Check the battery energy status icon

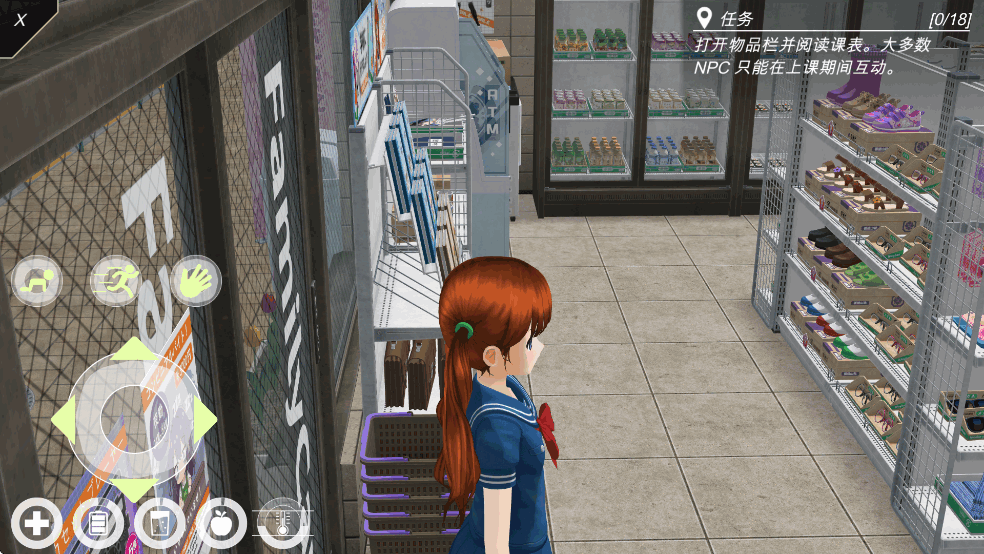[98, 523]
